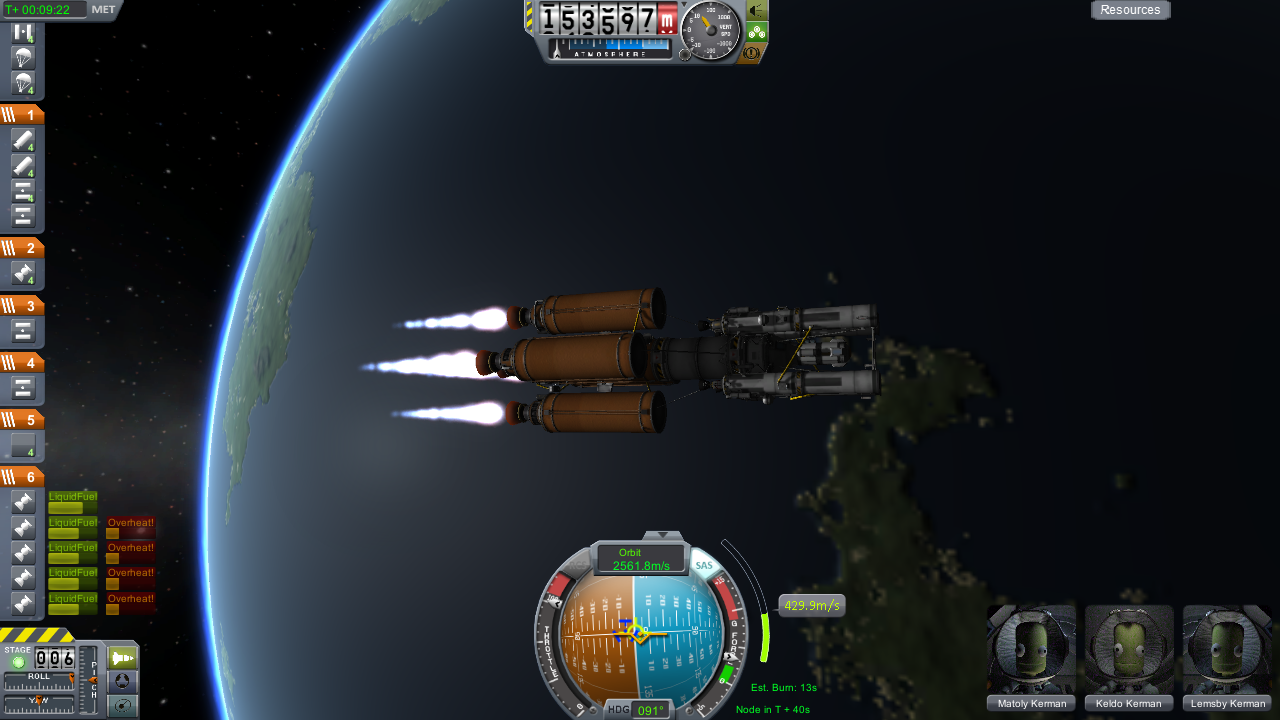Image resolution: width=1280 pixels, height=720 pixels.
Task: Select stage 6 header in staging list
Action: 22,477
